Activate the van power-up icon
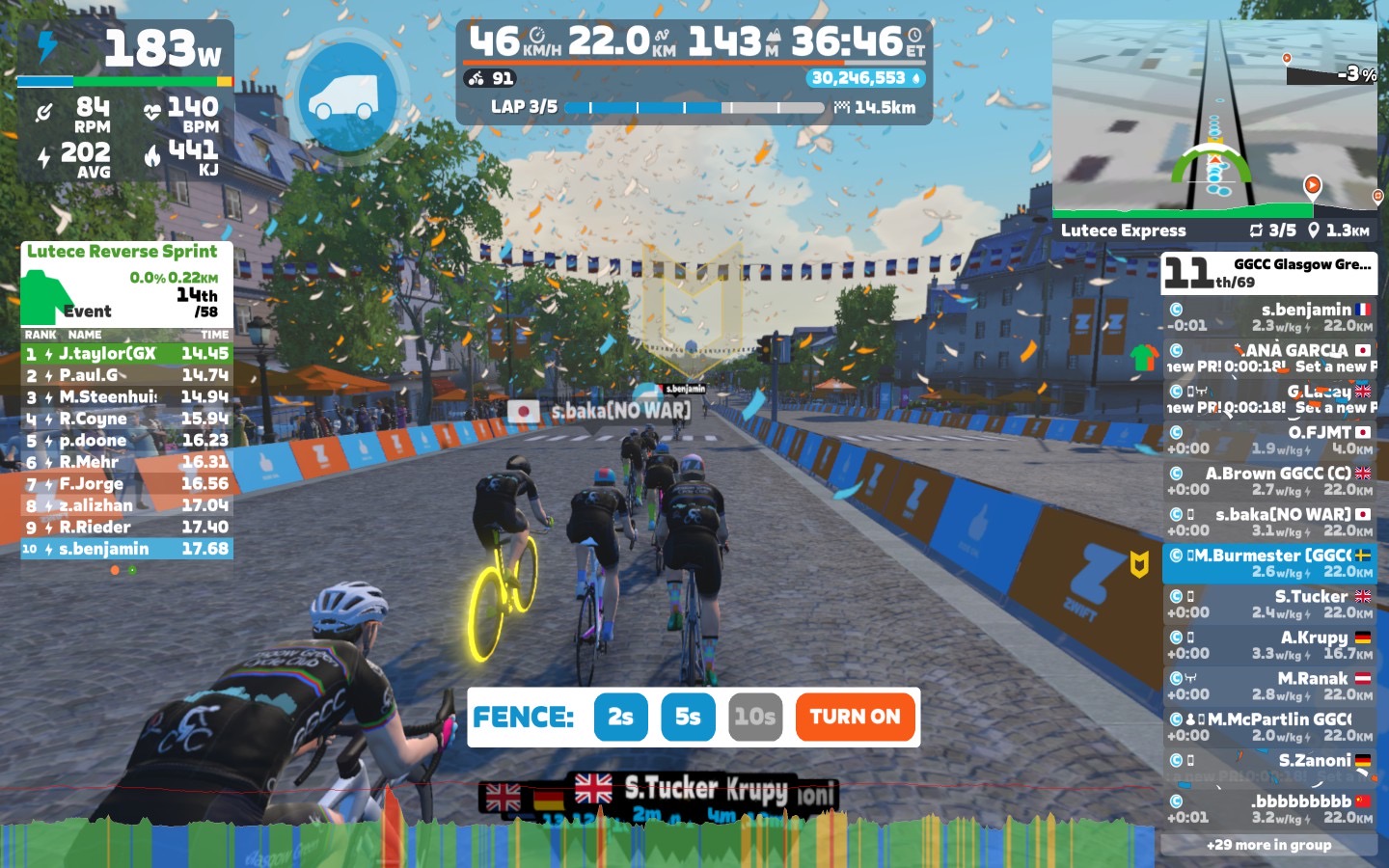This screenshot has width=1389, height=868. [346, 95]
